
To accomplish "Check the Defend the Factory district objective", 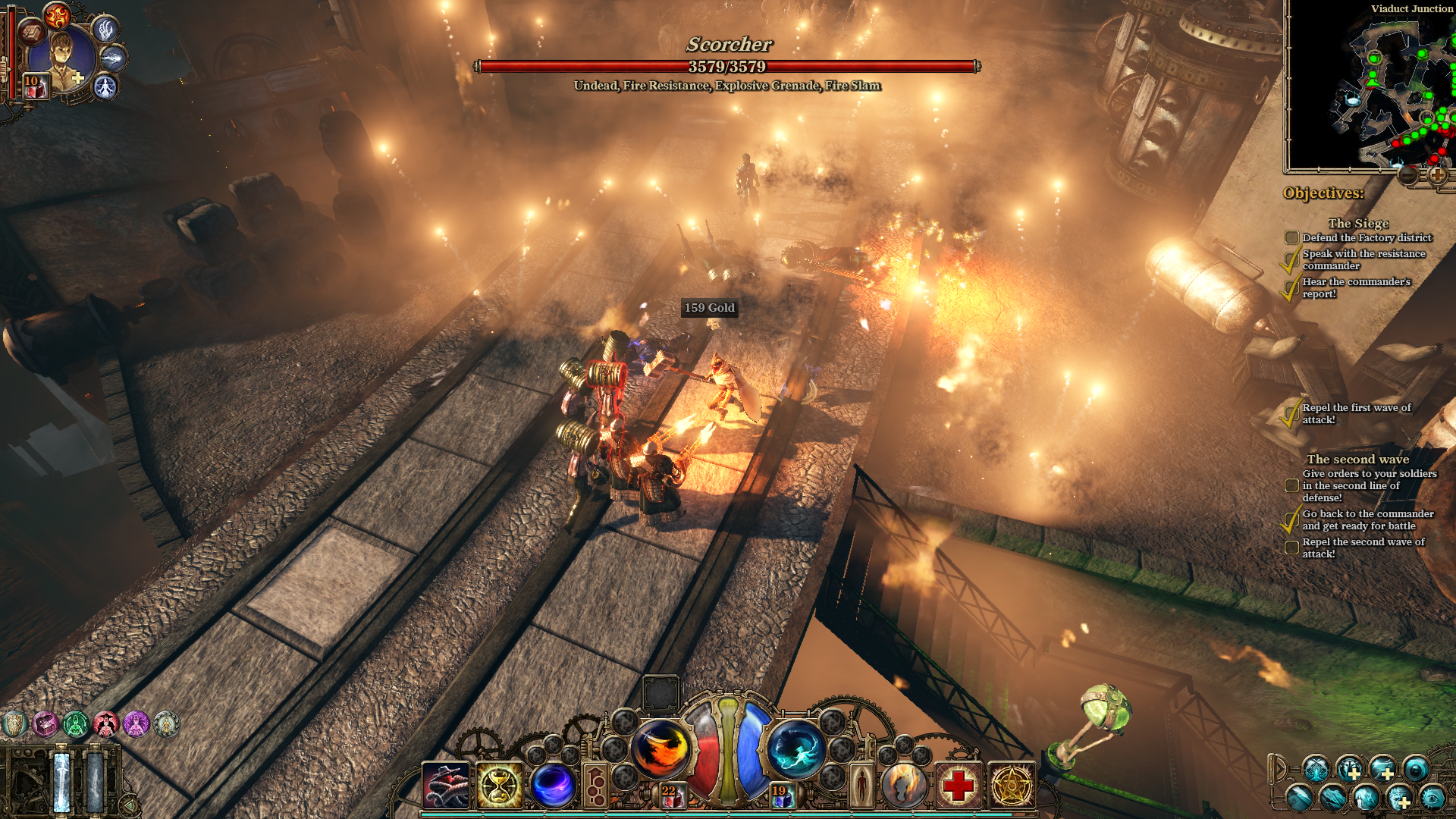I will (x=1291, y=237).
